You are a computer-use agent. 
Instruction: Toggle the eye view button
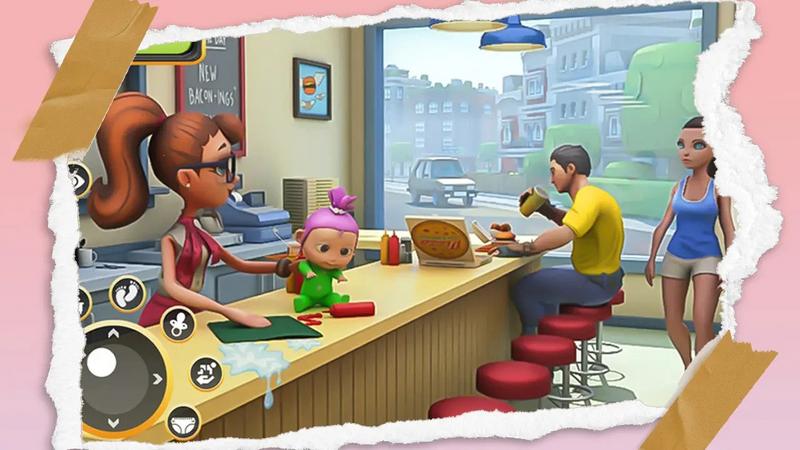[79, 180]
